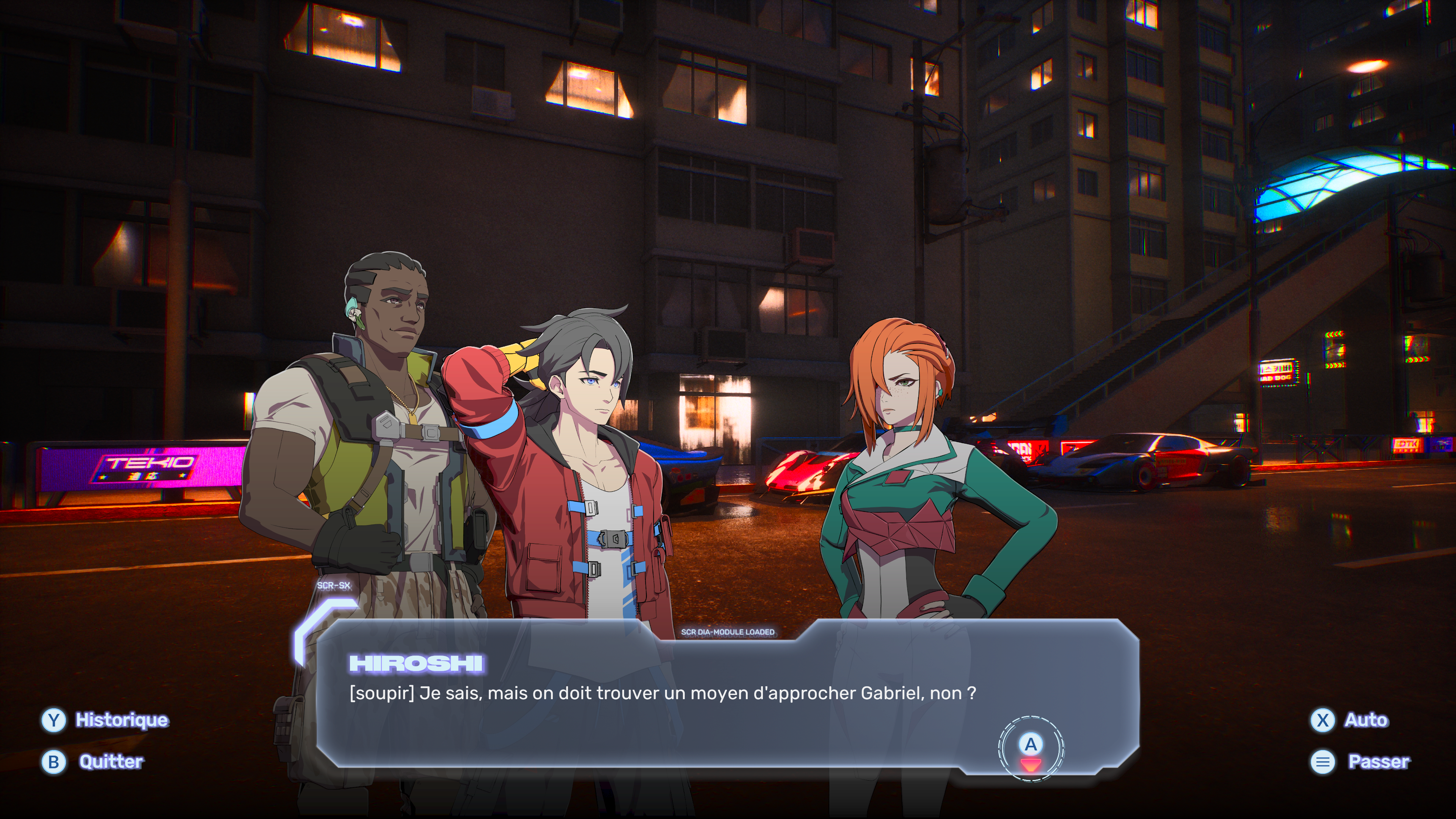Skip the scene with Passer

(x=1360, y=762)
